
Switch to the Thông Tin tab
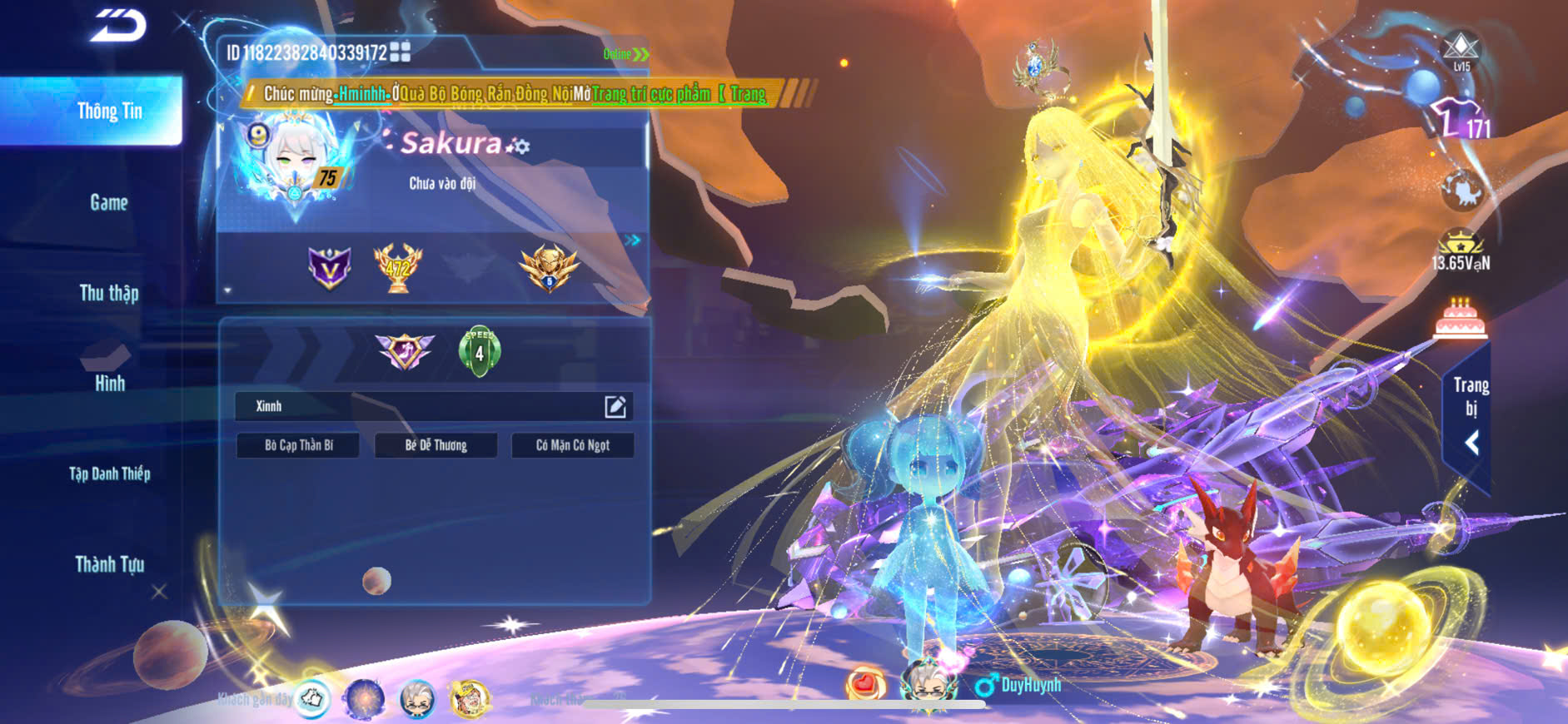(109, 112)
